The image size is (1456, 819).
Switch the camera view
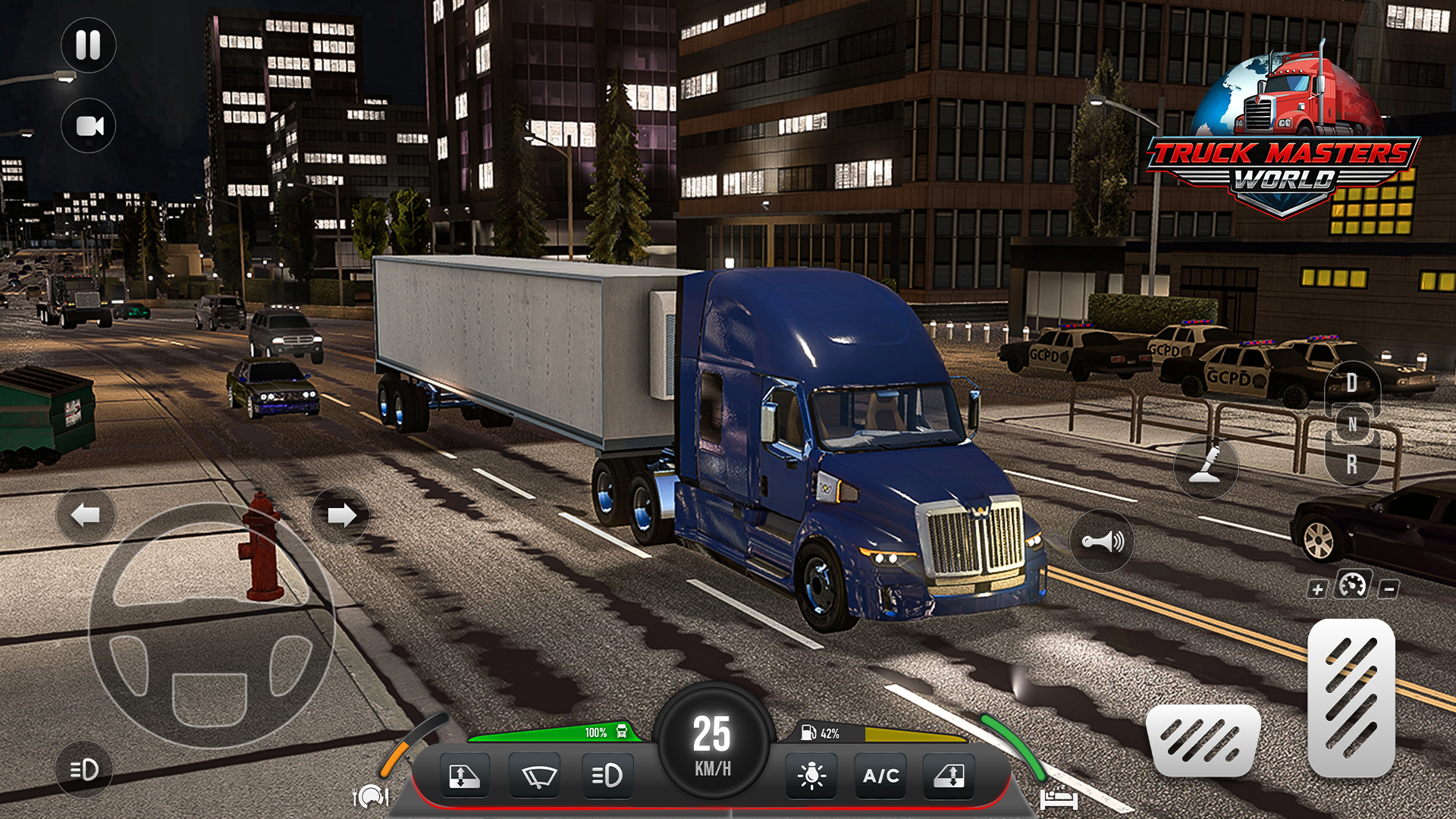pyautogui.click(x=89, y=126)
